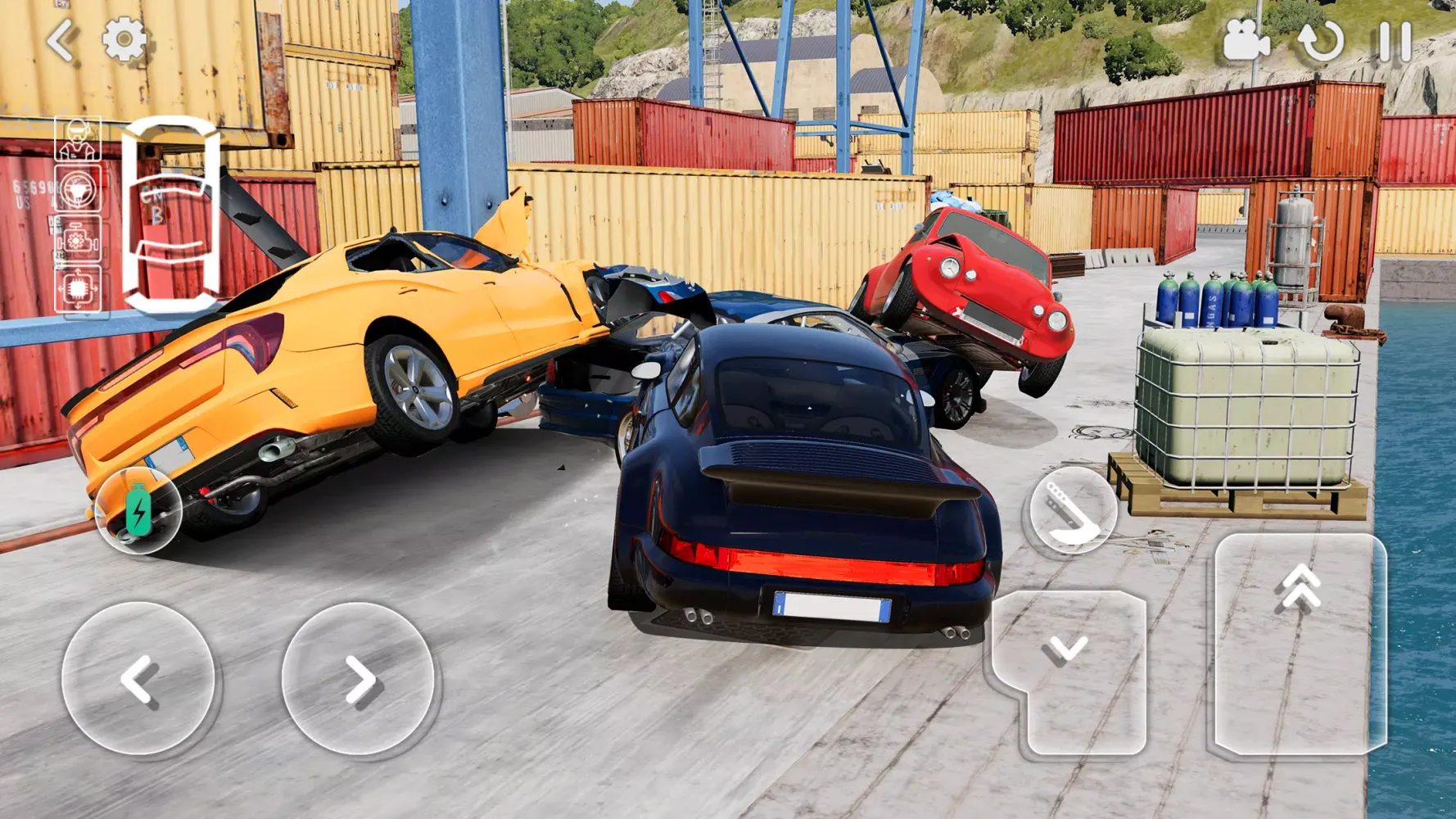Activate the green nitro boost button
The image size is (1456, 819).
138,510
